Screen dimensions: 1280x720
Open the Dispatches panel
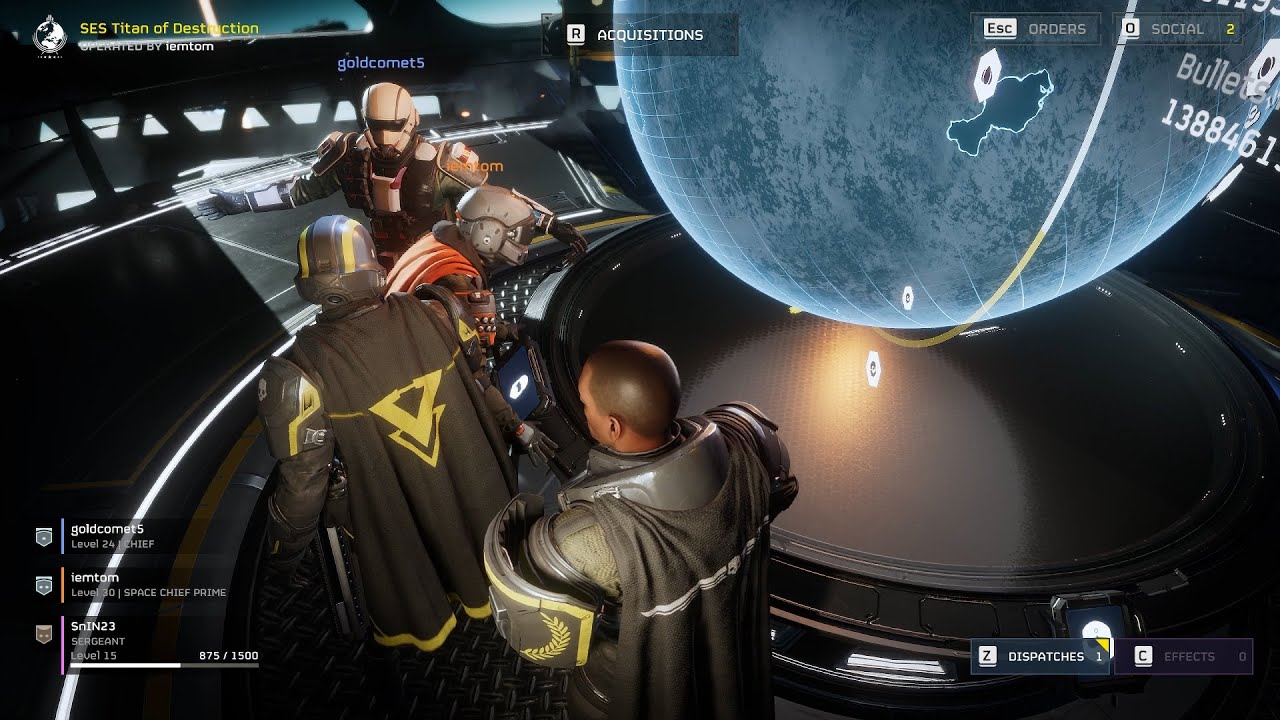point(1039,656)
